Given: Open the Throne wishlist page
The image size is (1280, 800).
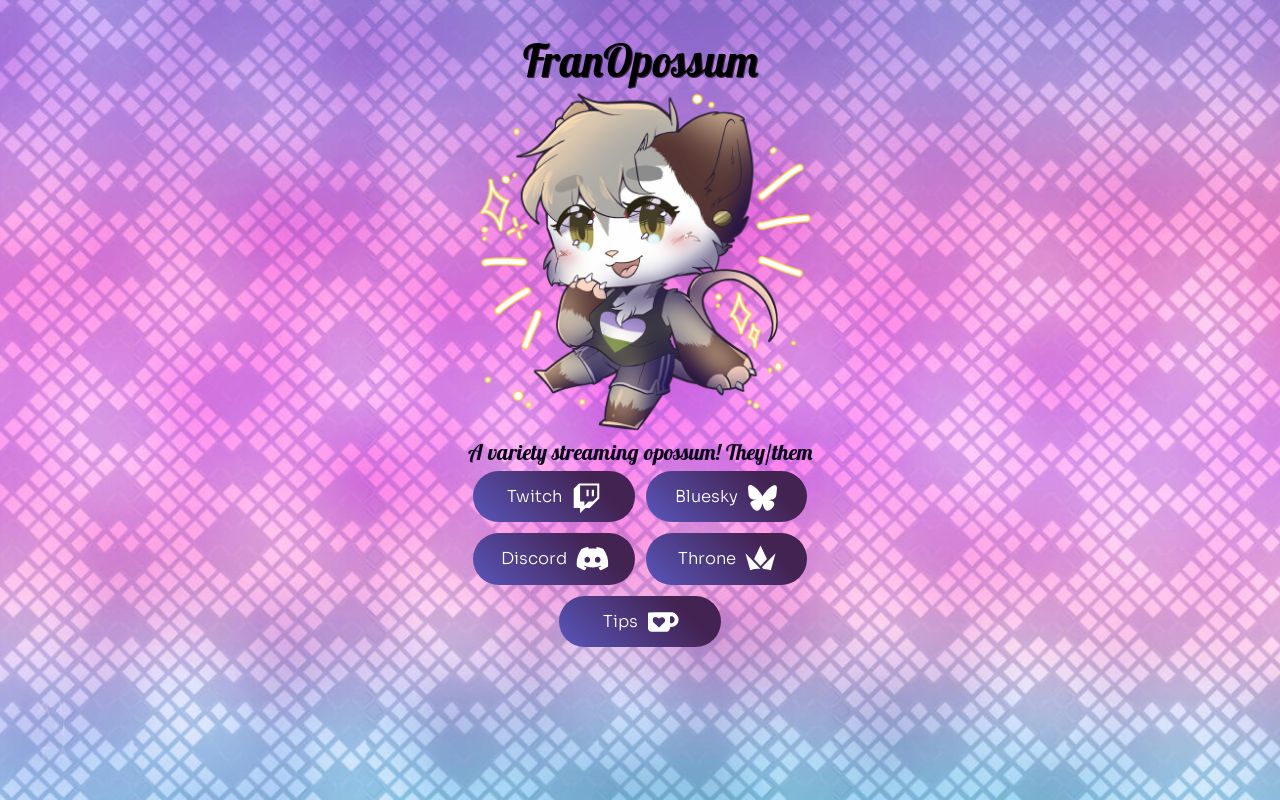Looking at the screenshot, I should click(x=726, y=559).
